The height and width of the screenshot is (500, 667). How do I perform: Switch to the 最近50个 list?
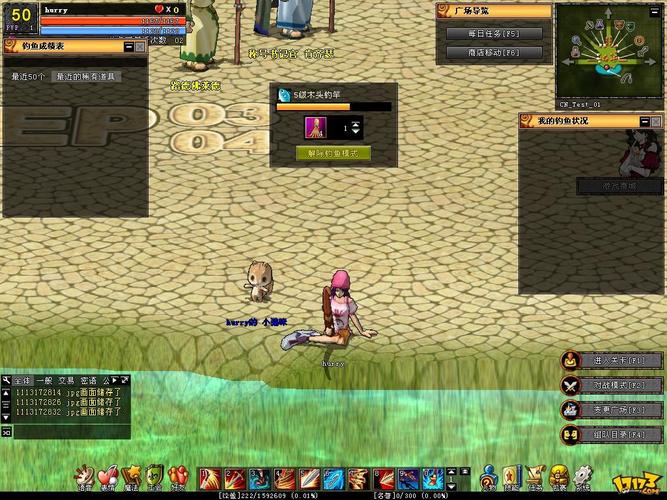(x=28, y=76)
